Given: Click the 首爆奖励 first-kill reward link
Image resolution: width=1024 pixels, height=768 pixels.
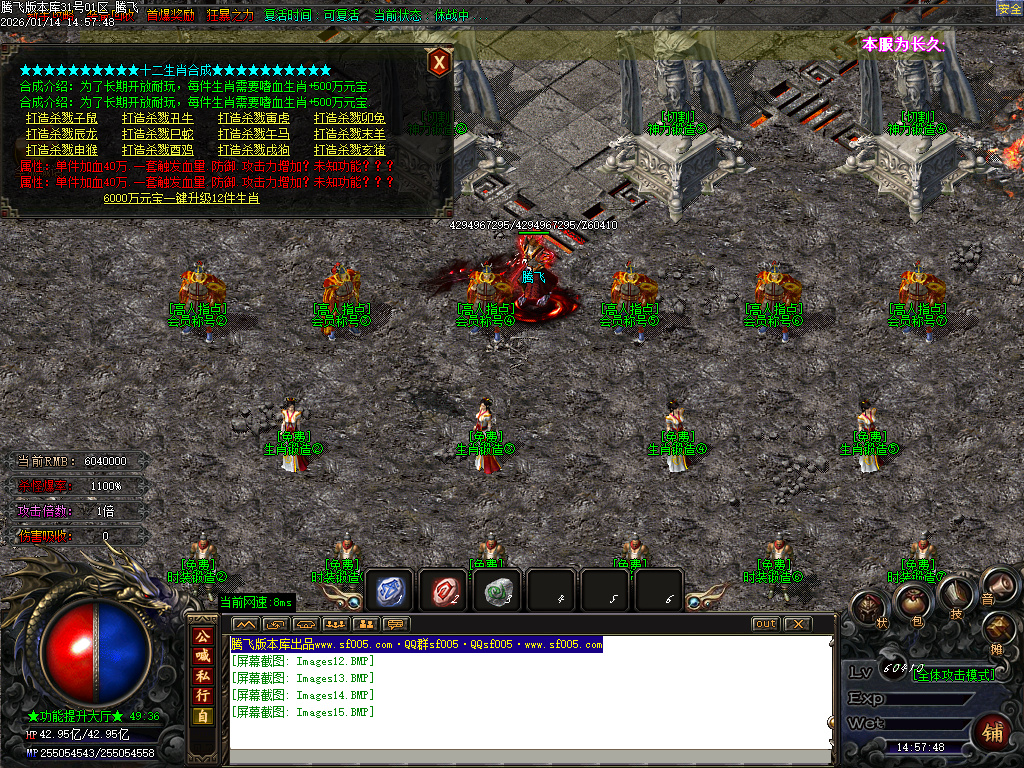Looking at the screenshot, I should tap(171, 16).
